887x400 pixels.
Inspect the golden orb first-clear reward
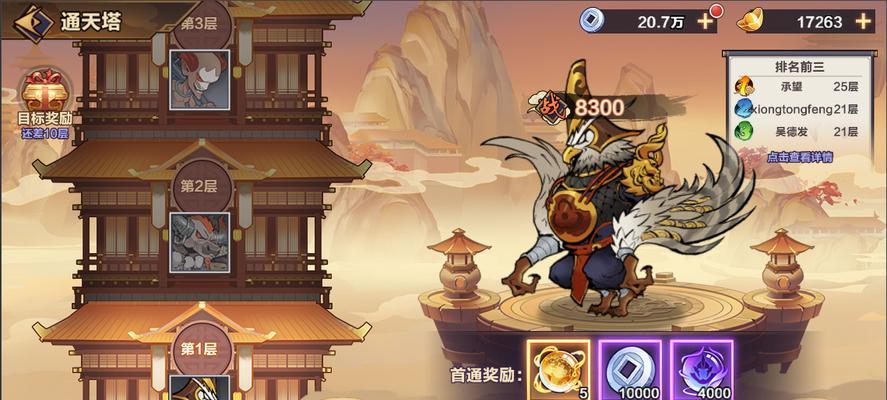(557, 370)
